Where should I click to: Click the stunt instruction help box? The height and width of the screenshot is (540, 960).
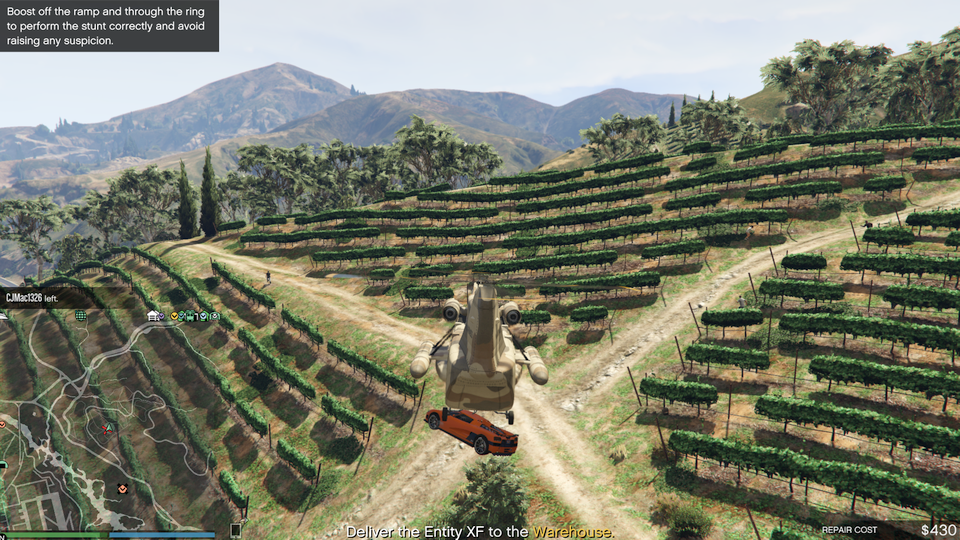109,26
